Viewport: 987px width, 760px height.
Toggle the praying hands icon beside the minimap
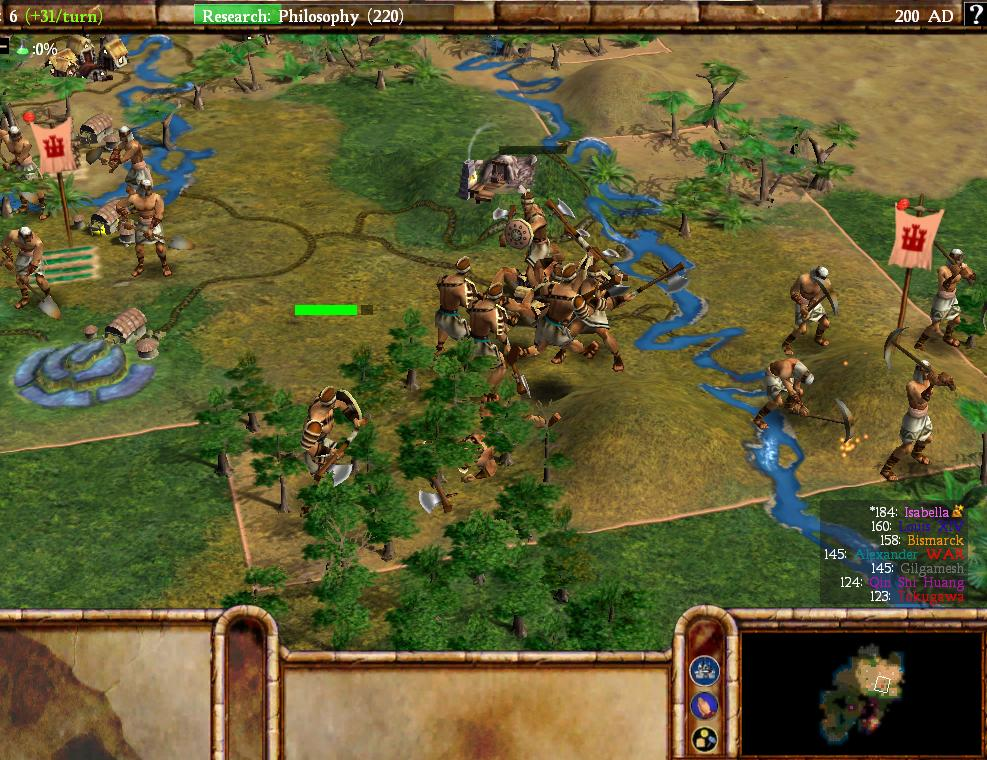coord(705,704)
